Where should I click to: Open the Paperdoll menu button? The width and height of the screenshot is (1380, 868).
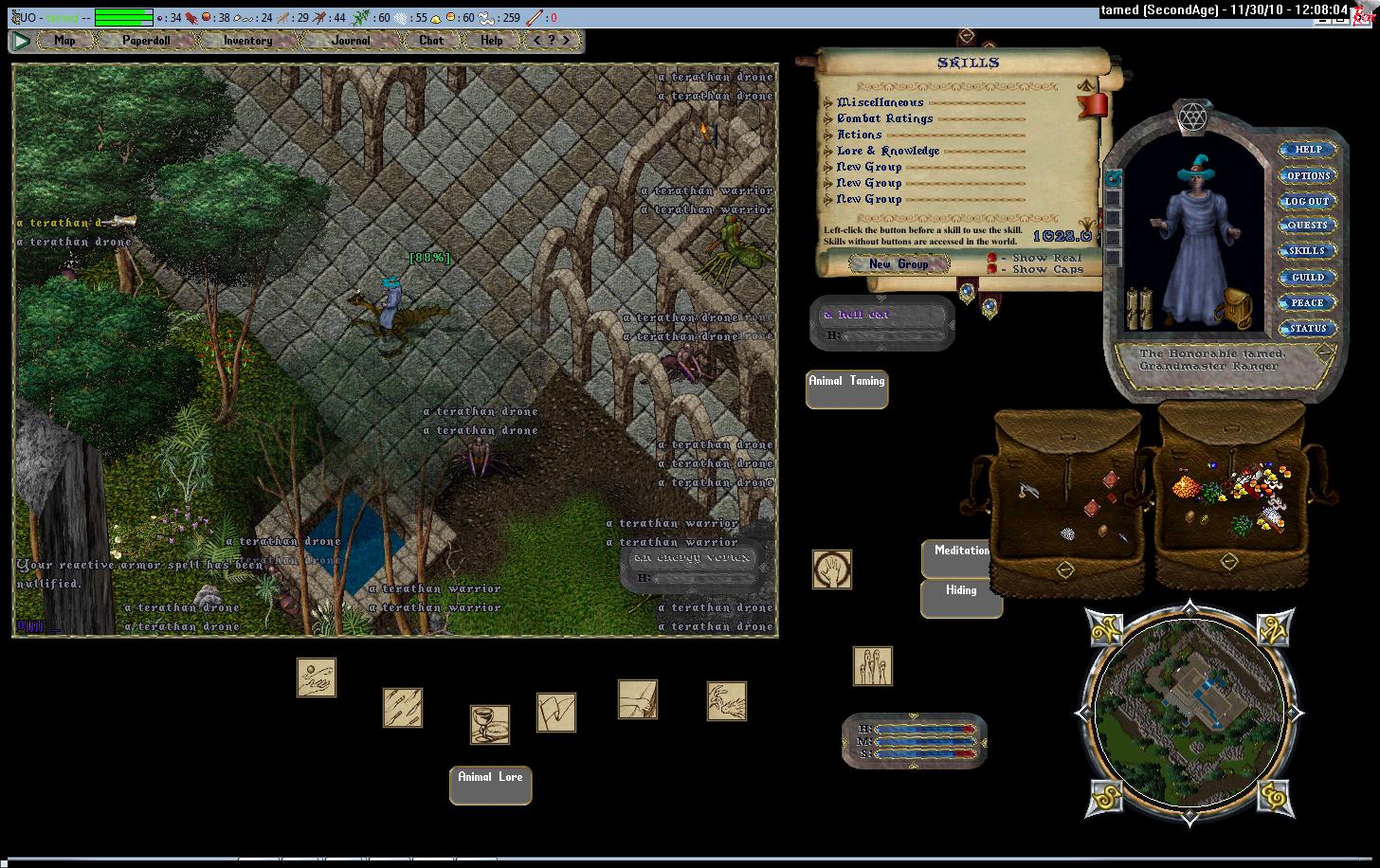(x=146, y=41)
